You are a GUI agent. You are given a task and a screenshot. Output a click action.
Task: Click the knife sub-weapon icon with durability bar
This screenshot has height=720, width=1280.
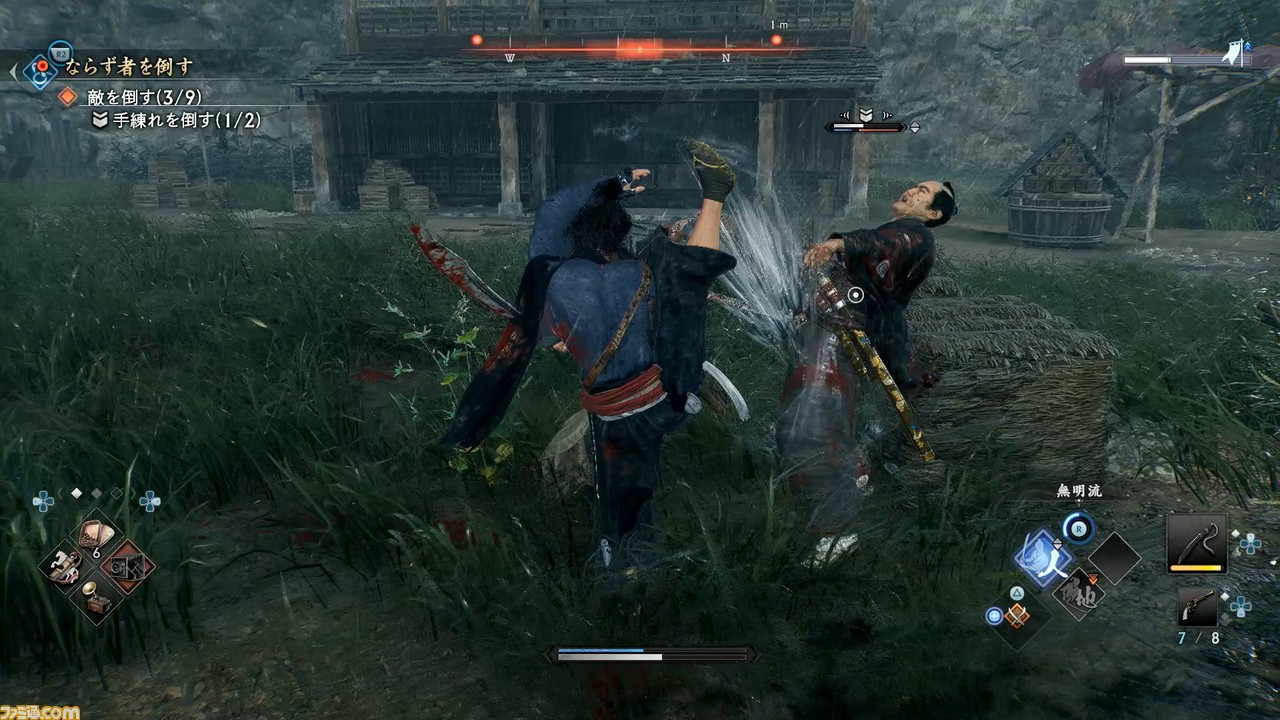click(1198, 544)
